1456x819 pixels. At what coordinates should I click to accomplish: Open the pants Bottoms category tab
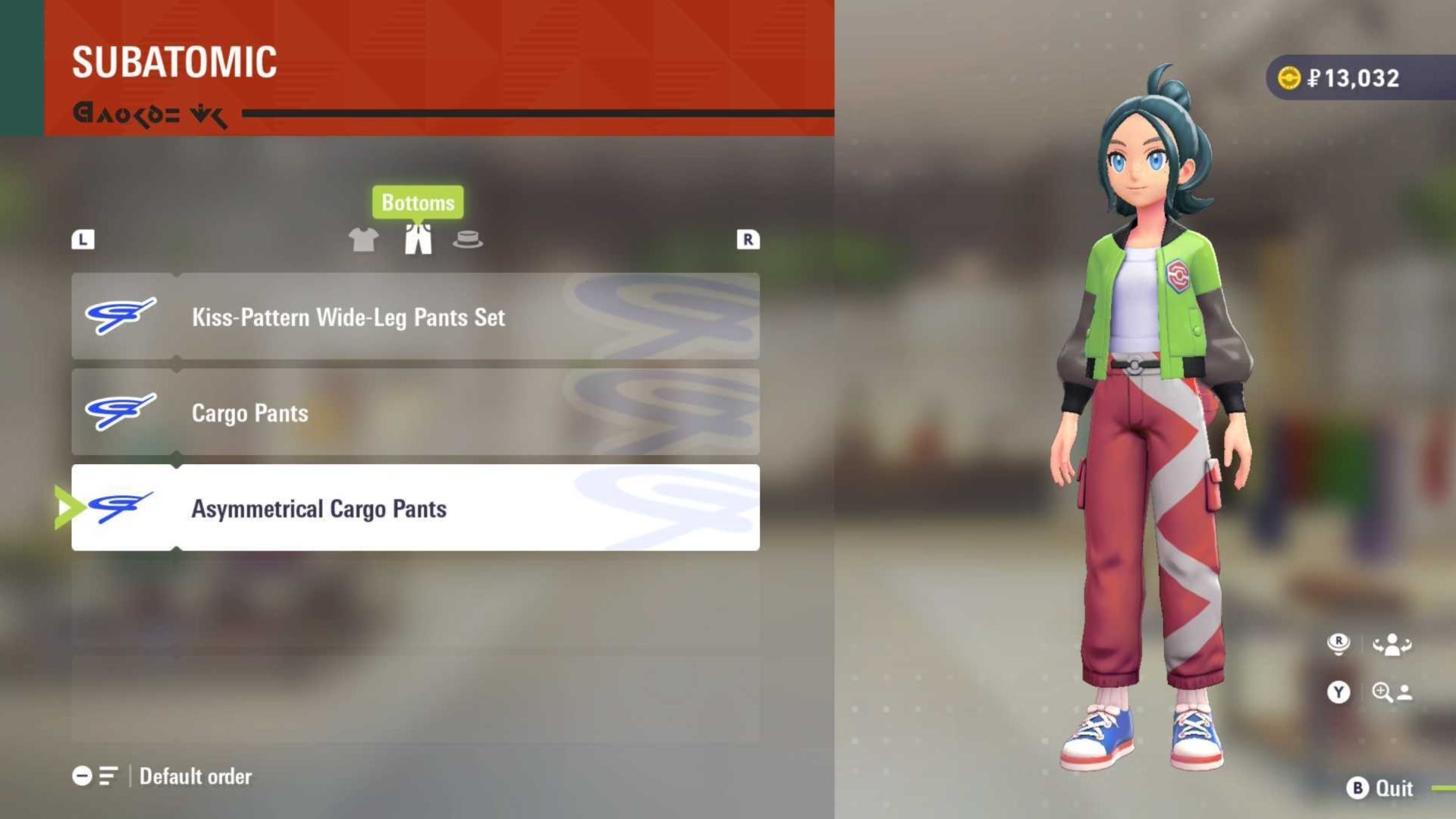[418, 239]
